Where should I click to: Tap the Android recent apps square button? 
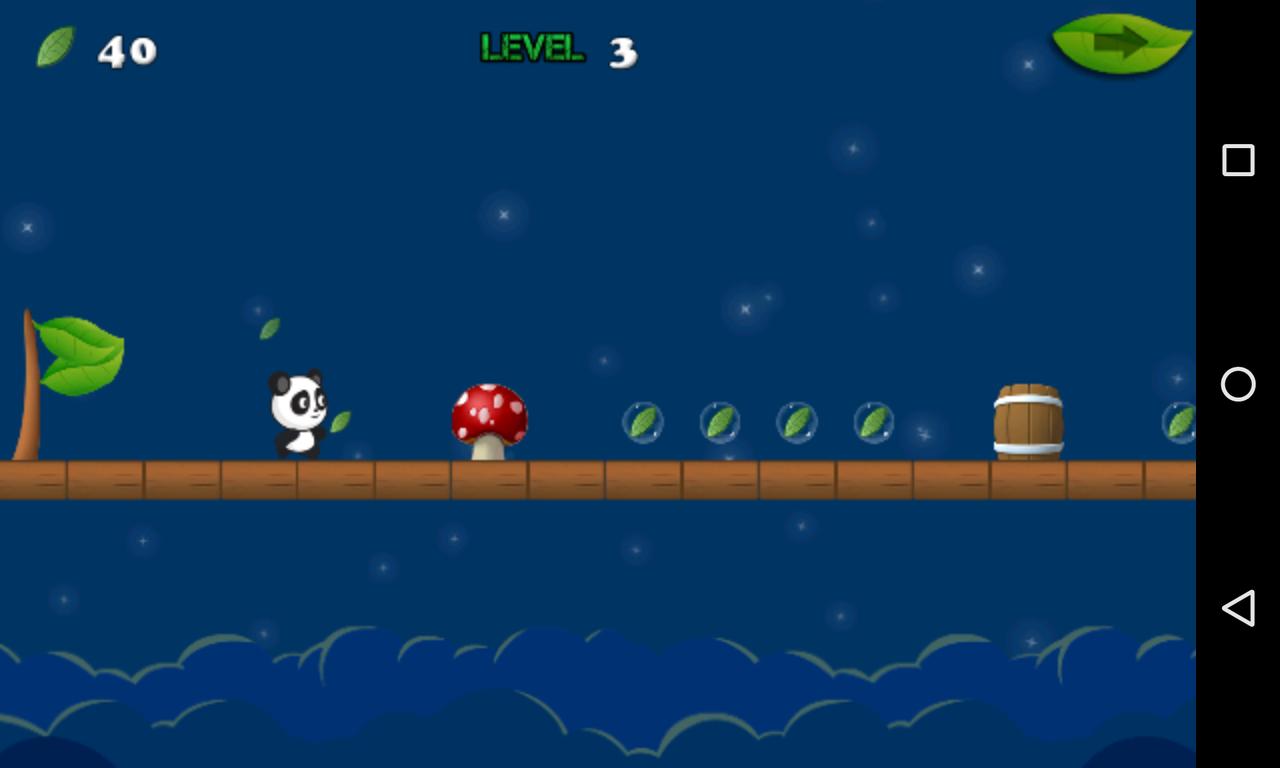coord(1238,158)
